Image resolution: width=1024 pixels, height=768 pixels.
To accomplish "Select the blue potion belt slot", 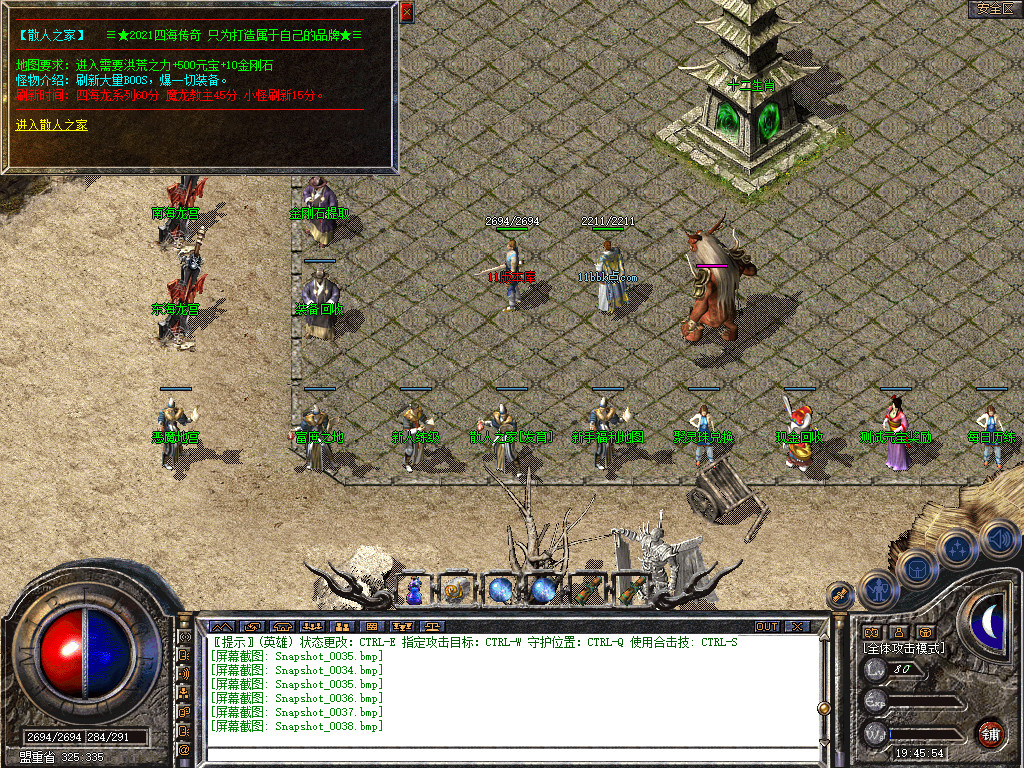I will [x=414, y=590].
